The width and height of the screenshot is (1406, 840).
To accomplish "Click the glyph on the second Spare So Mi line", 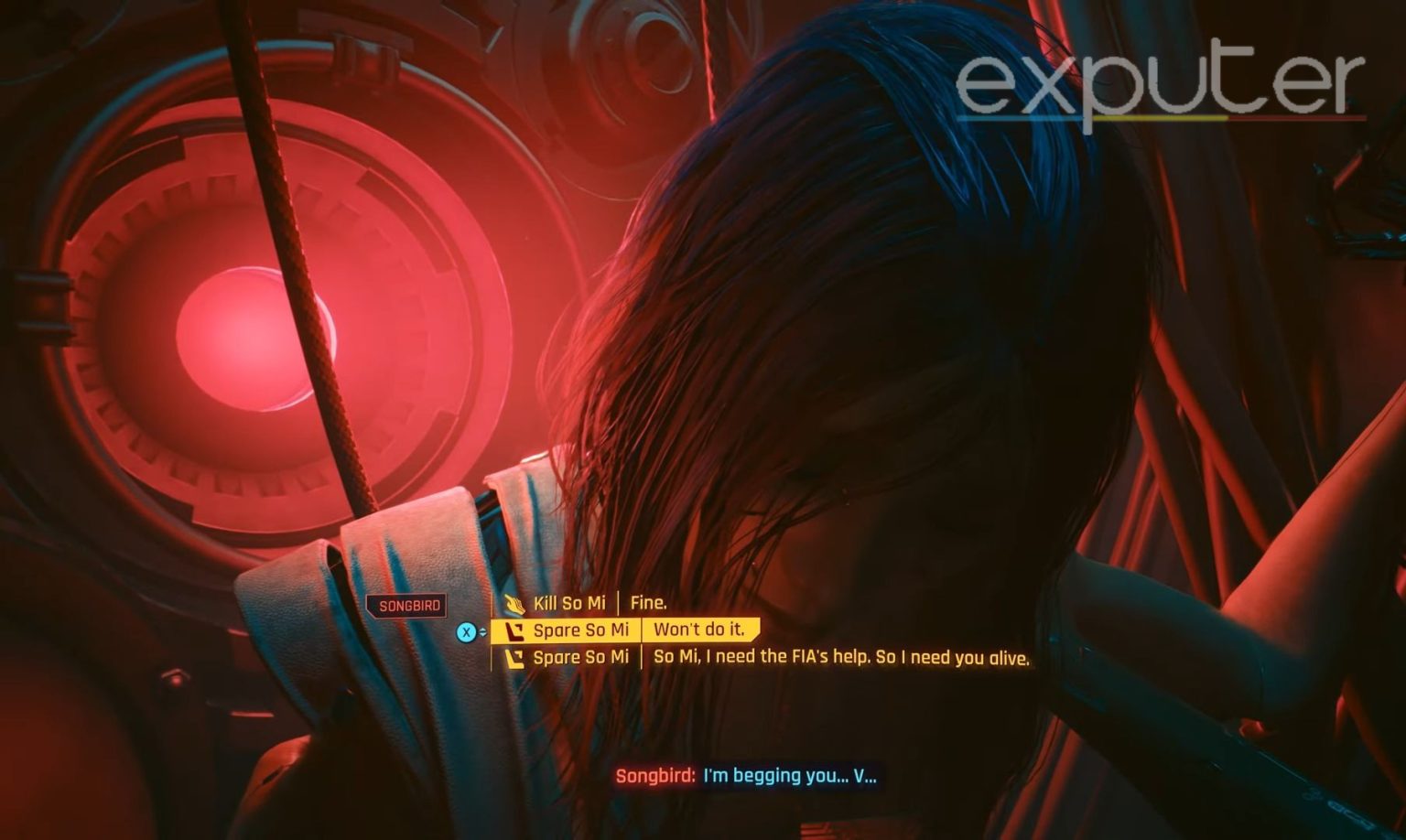I will (x=514, y=656).
